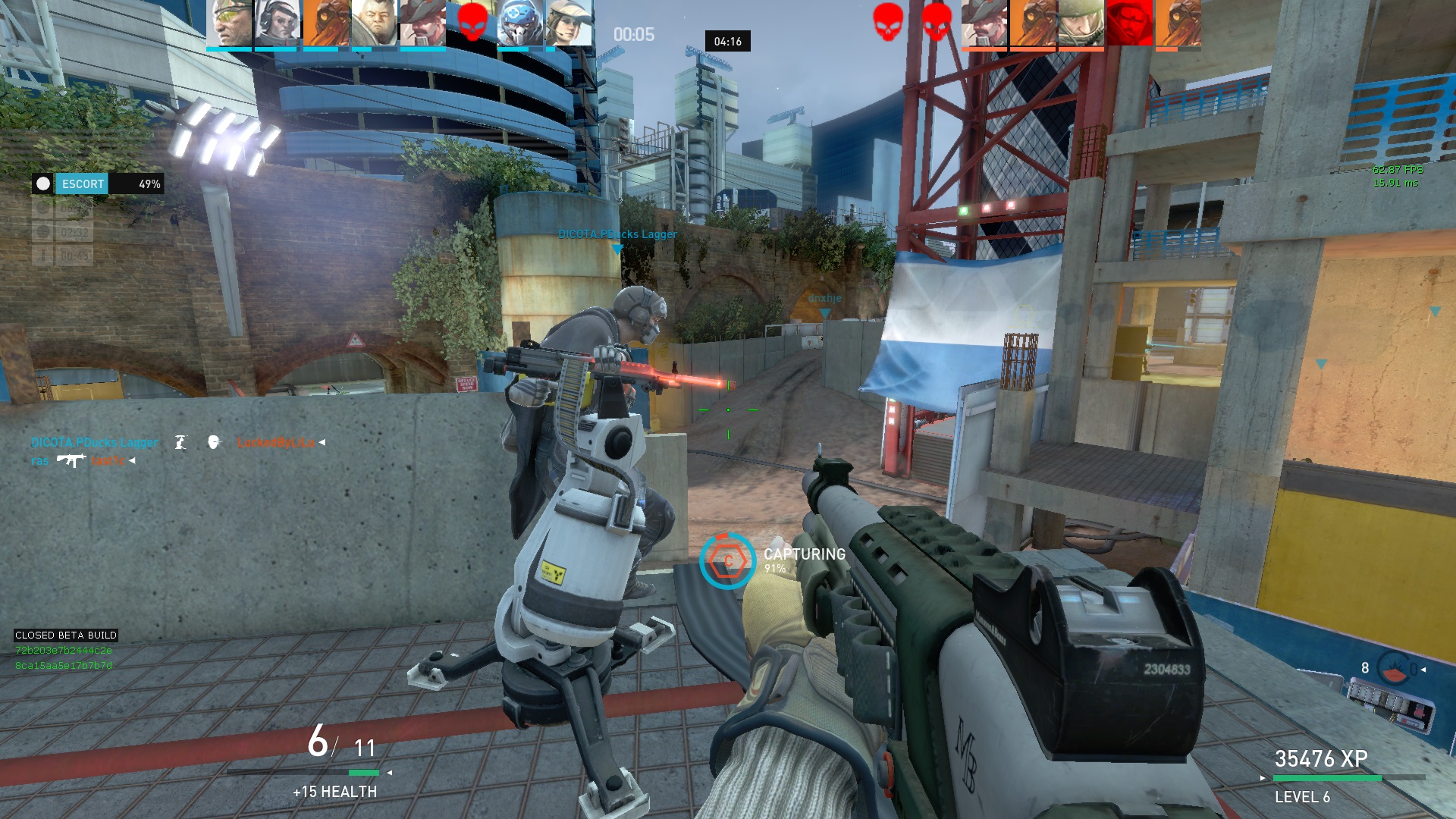Select the LuckedByLiLo kill feed entry
Screen dimensions: 1456x819
click(276, 442)
